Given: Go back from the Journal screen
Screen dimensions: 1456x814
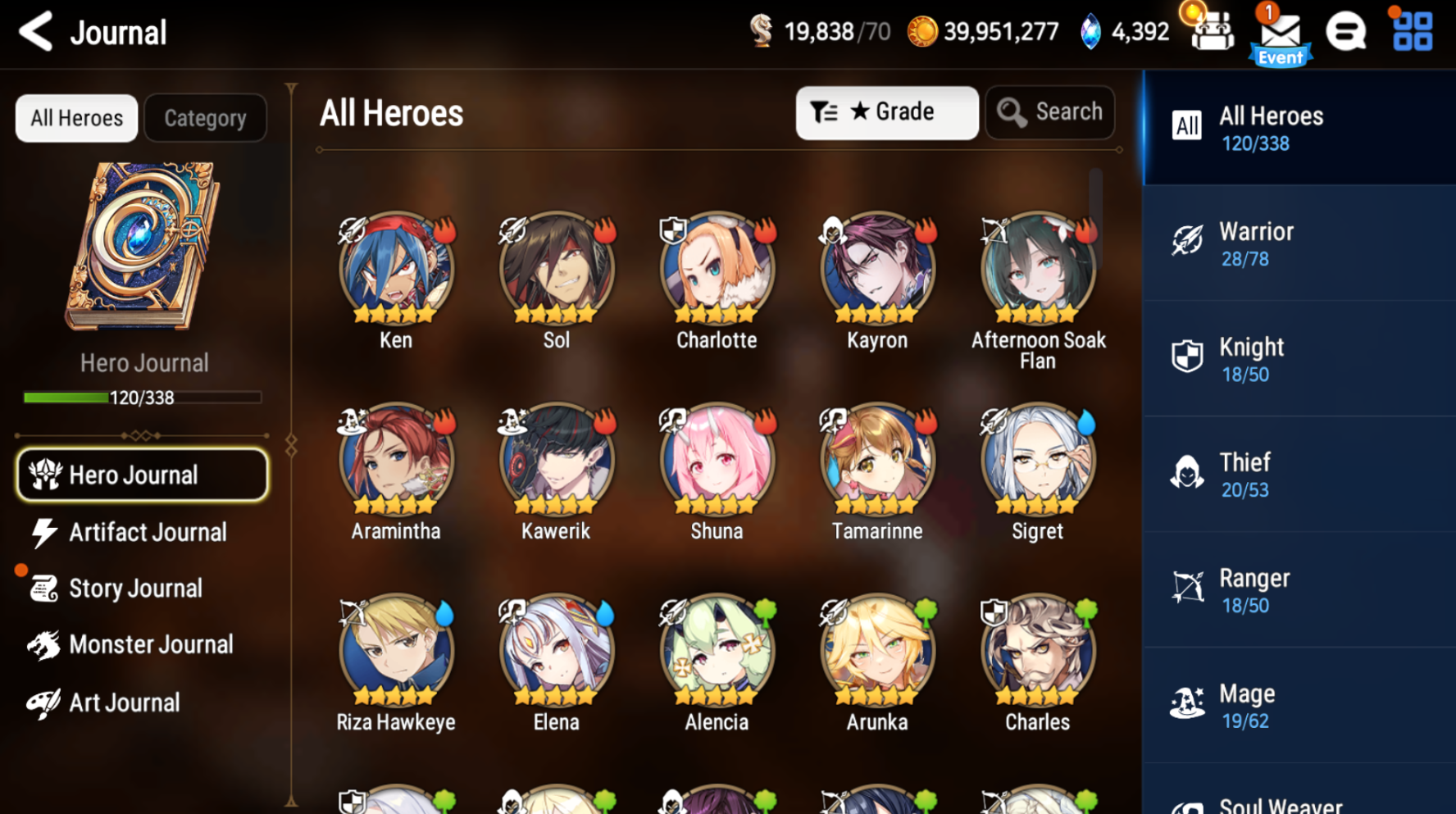Looking at the screenshot, I should point(36,32).
